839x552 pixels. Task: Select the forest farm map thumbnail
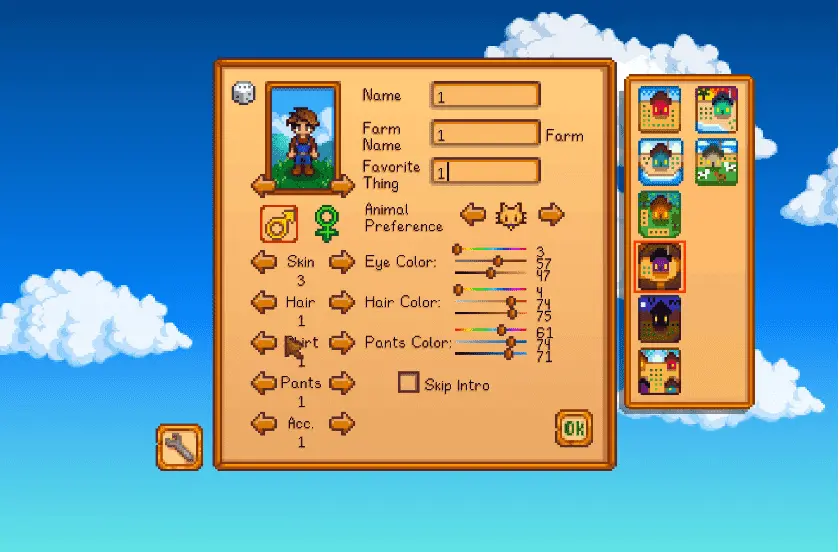660,214
